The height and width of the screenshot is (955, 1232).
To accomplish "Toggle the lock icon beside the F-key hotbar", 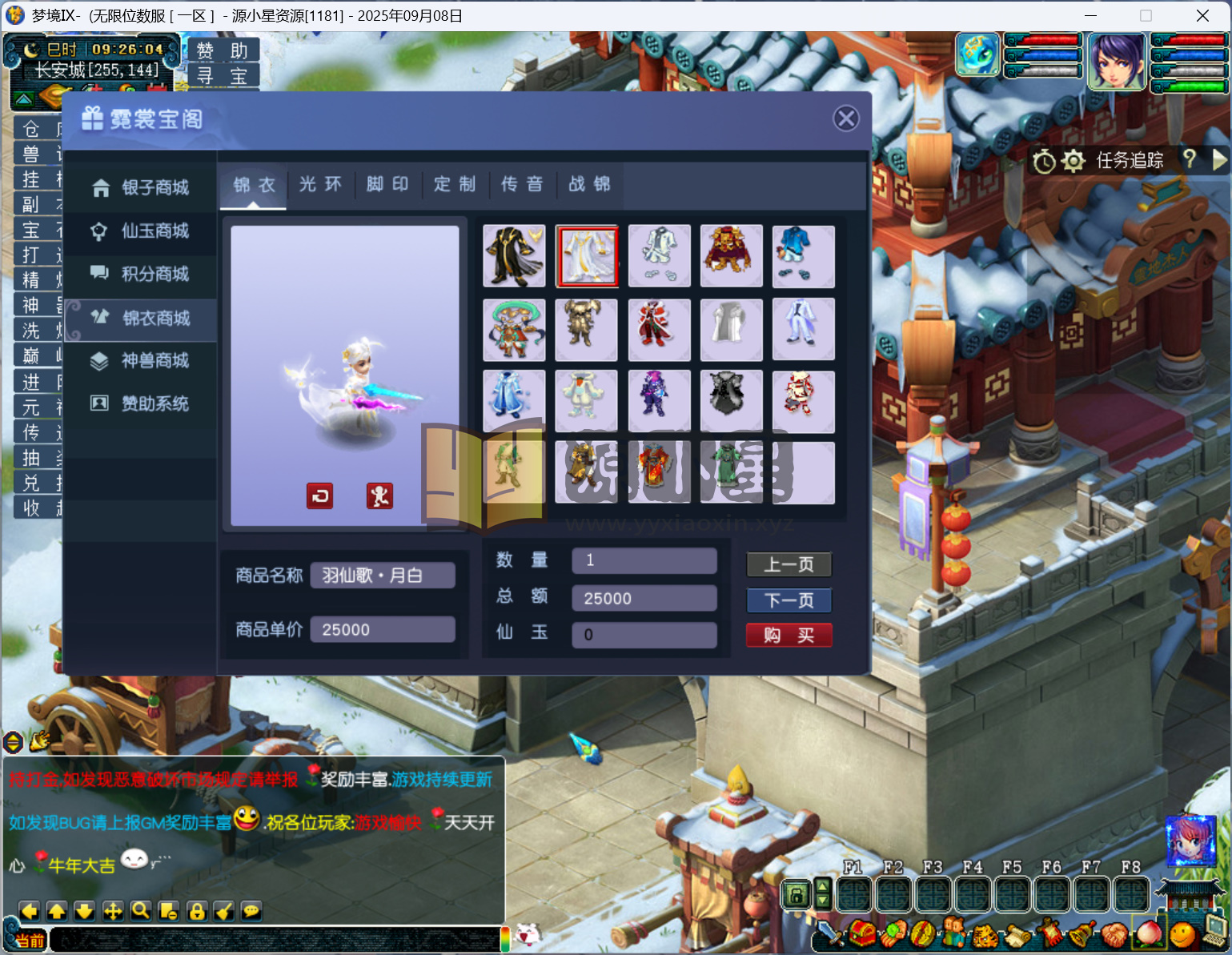I will point(797,895).
